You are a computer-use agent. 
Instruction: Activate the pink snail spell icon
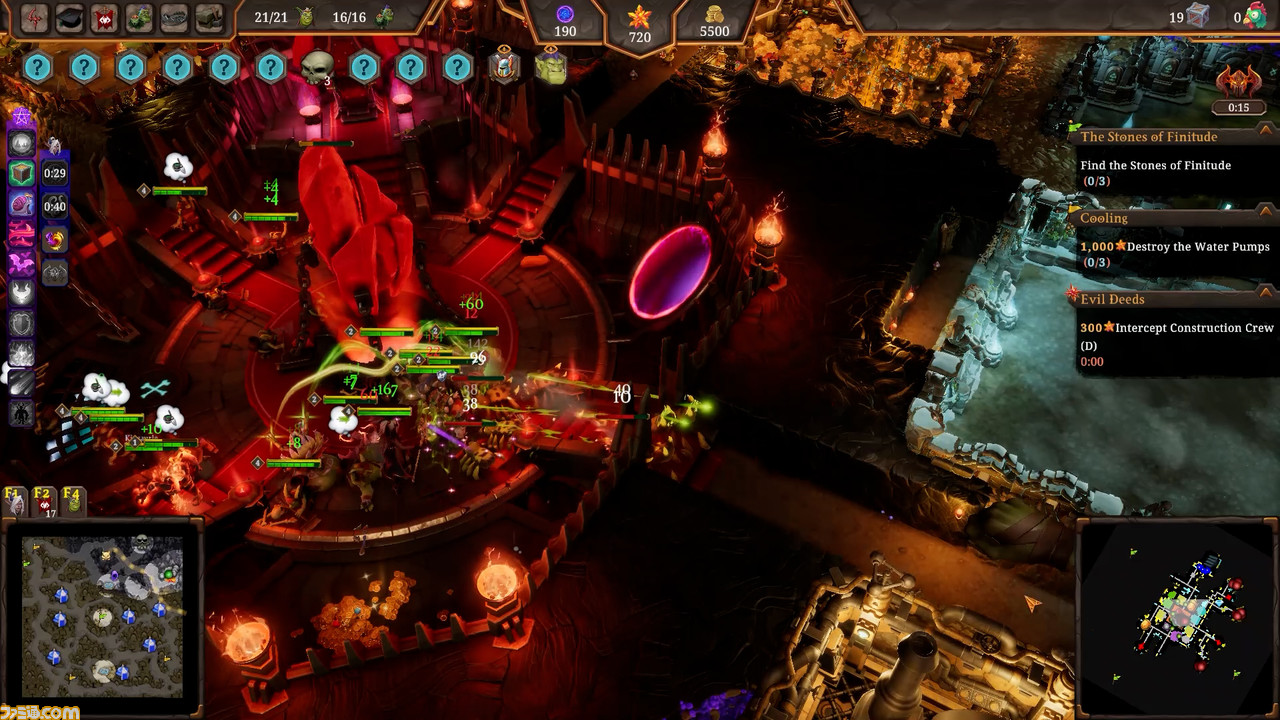click(x=21, y=204)
